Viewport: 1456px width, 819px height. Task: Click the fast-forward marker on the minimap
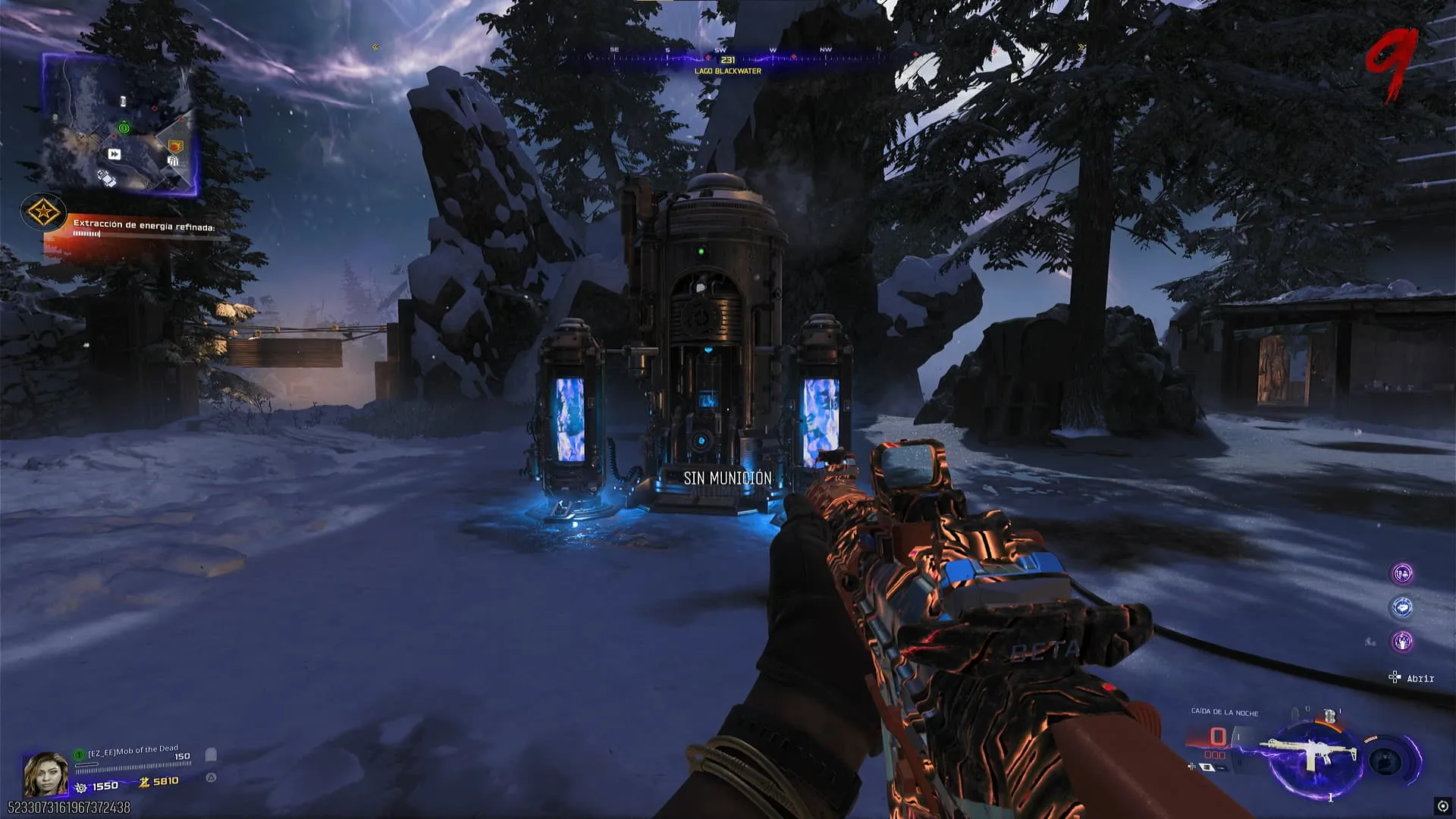(x=115, y=154)
